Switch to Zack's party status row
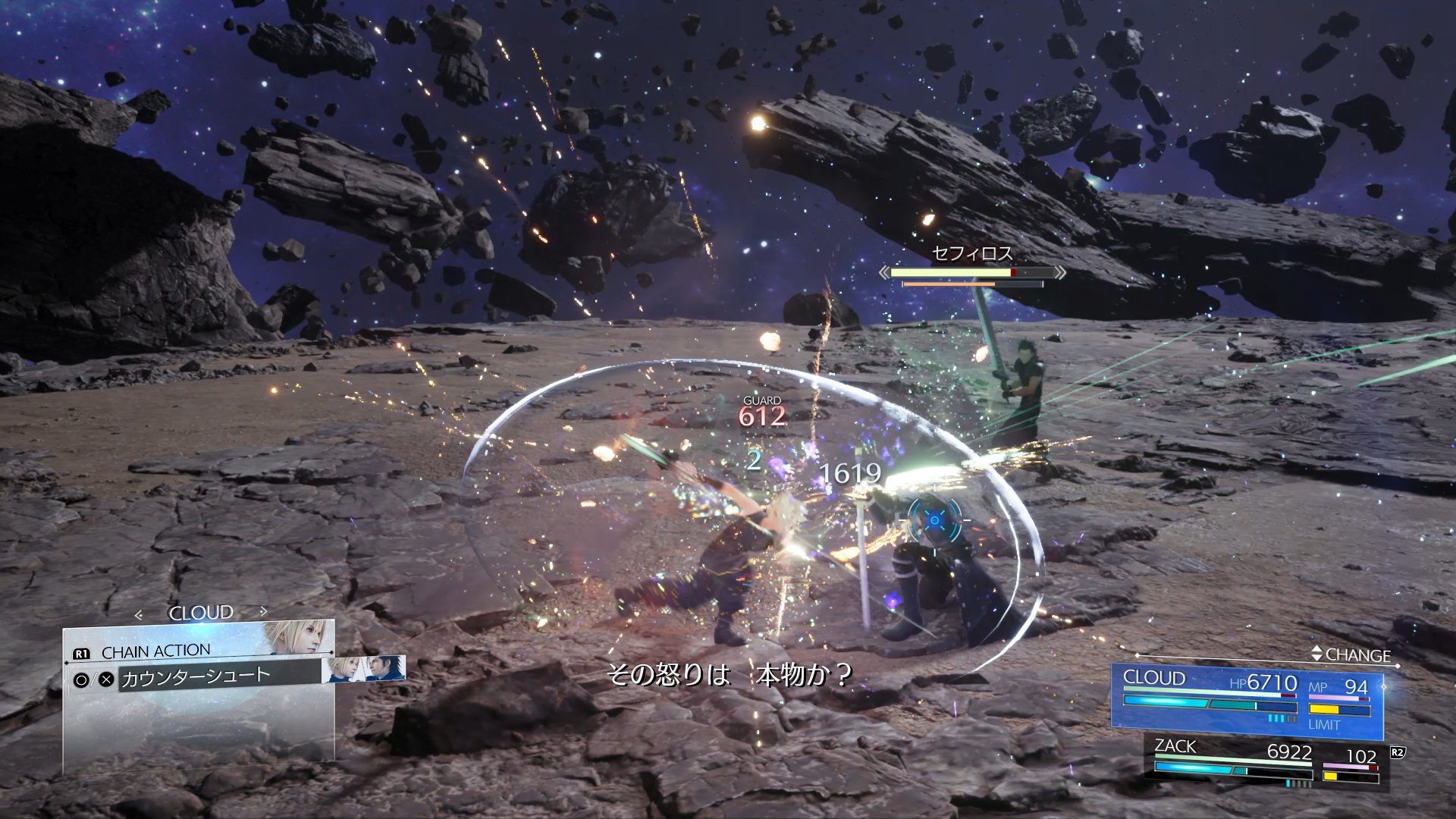This screenshot has height=819, width=1456. 1262,762
